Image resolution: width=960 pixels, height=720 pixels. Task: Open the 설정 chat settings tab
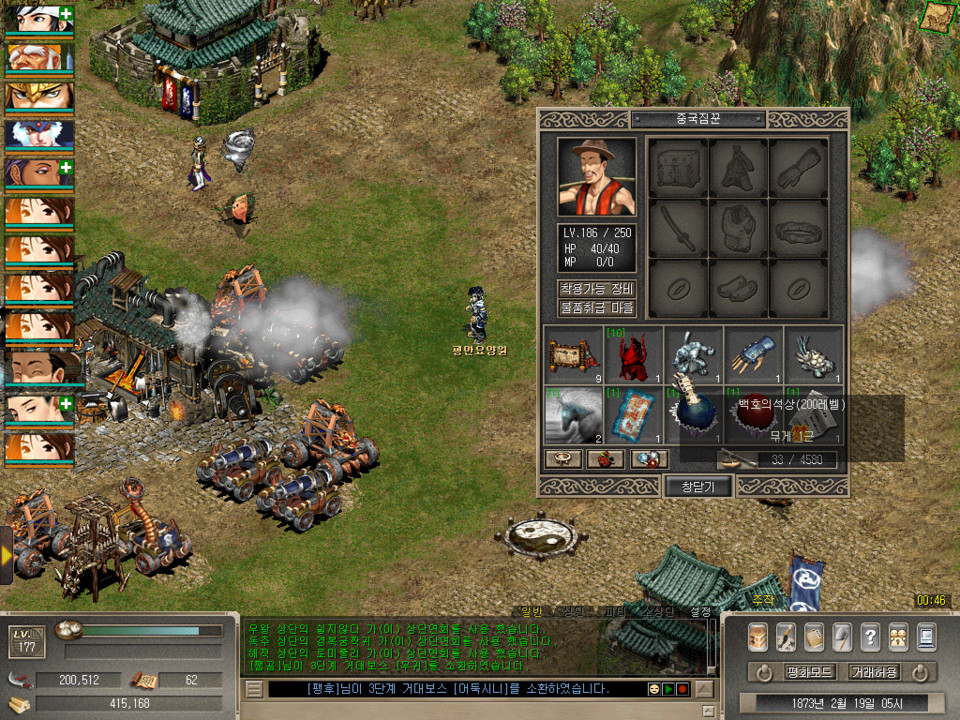coord(700,611)
